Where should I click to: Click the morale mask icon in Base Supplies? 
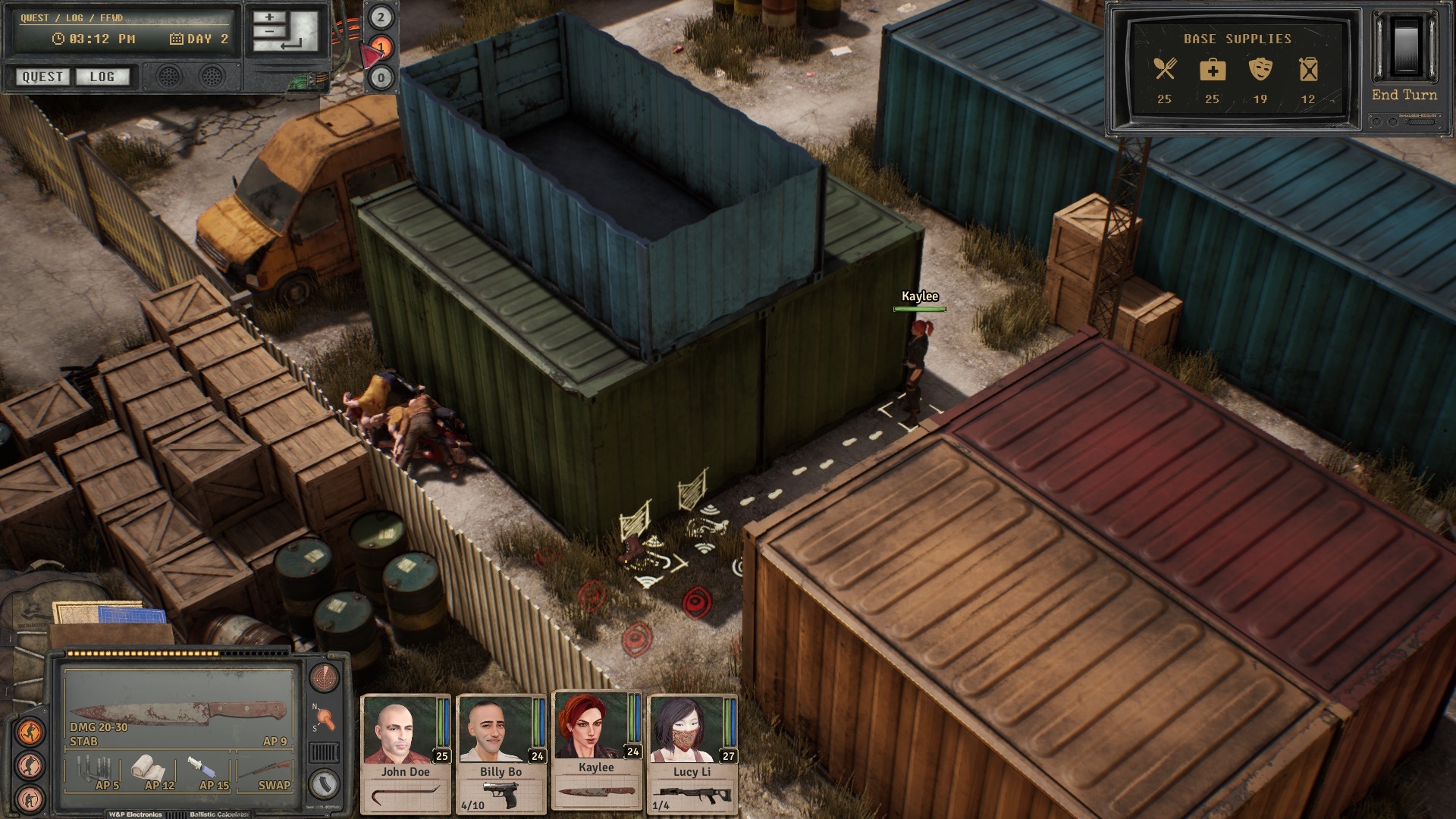(1260, 70)
